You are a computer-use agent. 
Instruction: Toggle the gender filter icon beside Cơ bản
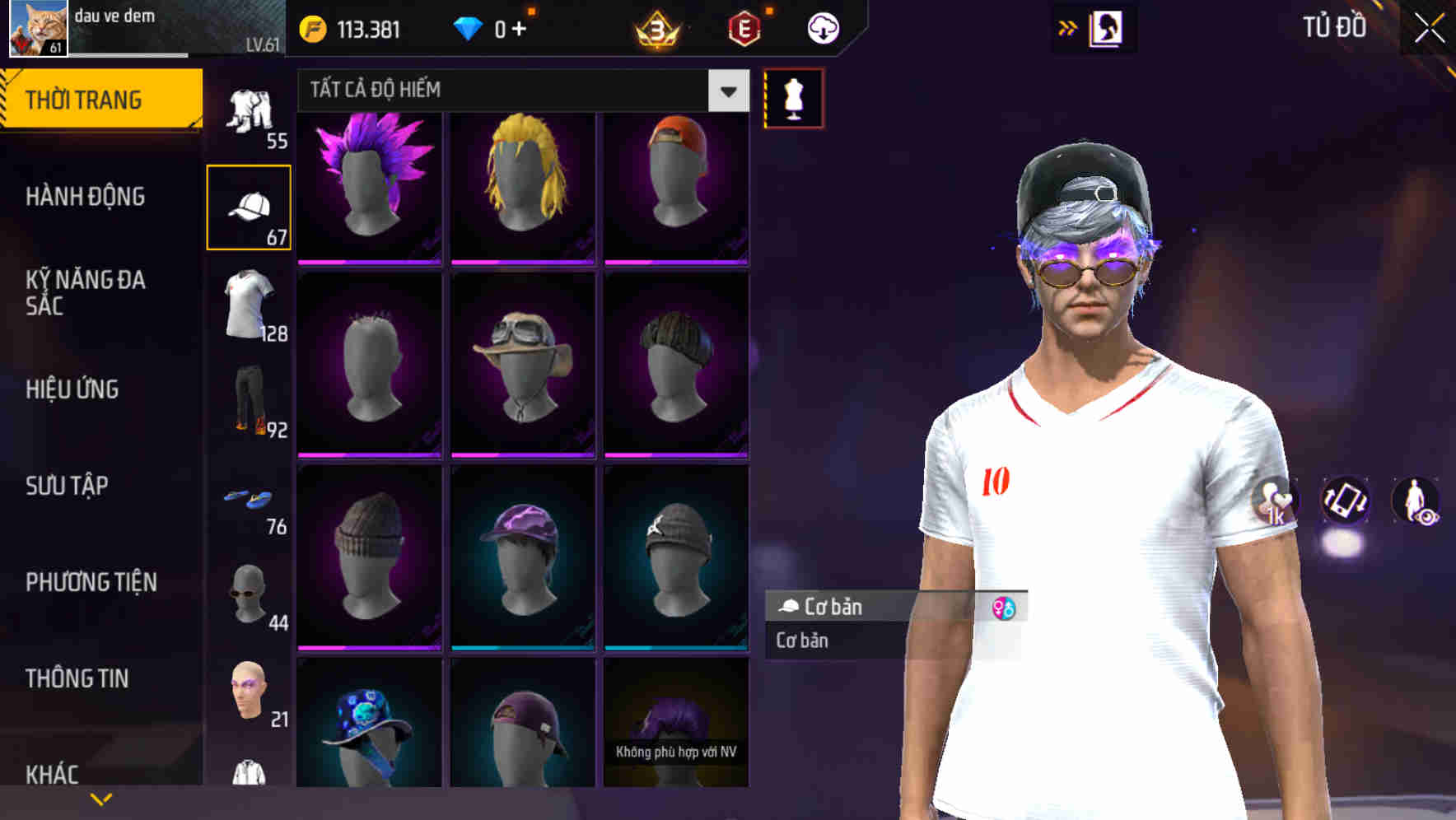pyautogui.click(x=1003, y=608)
